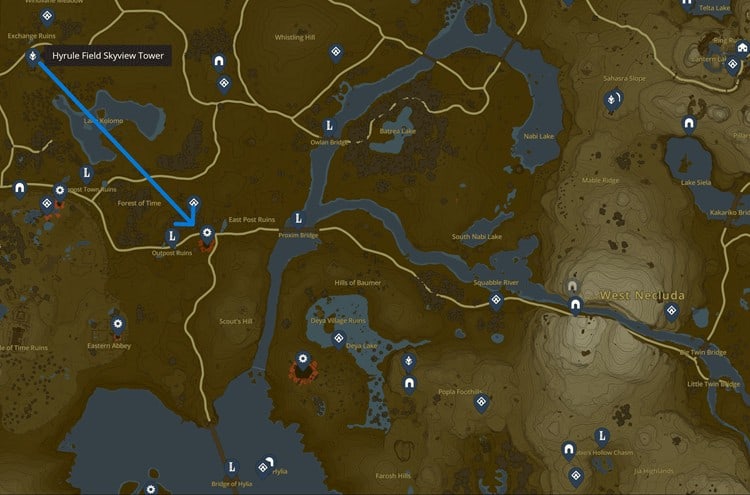
Task: Click the gear marker at Eastern Abbey
Action: 118,323
